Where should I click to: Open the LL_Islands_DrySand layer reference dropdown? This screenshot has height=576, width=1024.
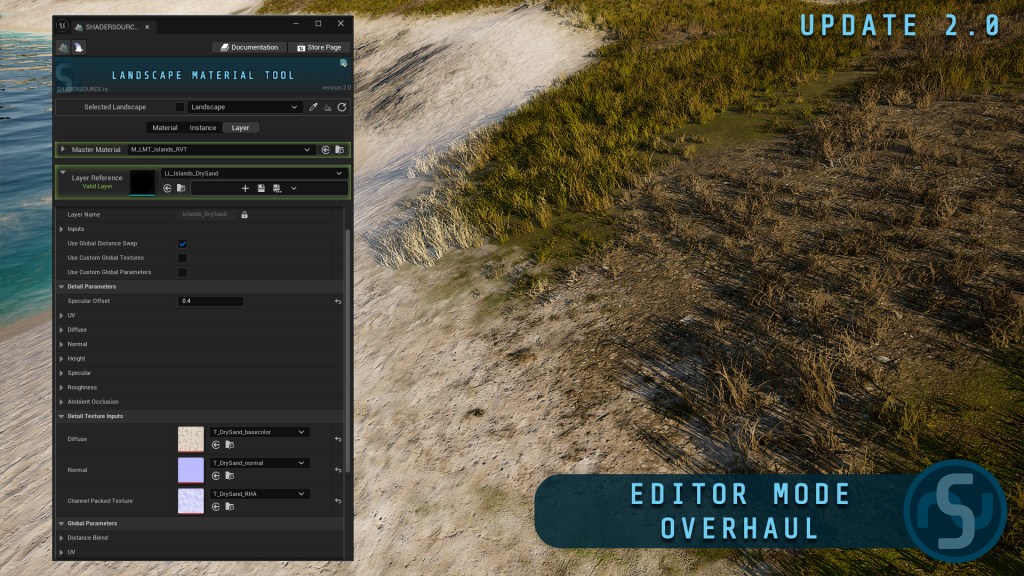tap(253, 173)
